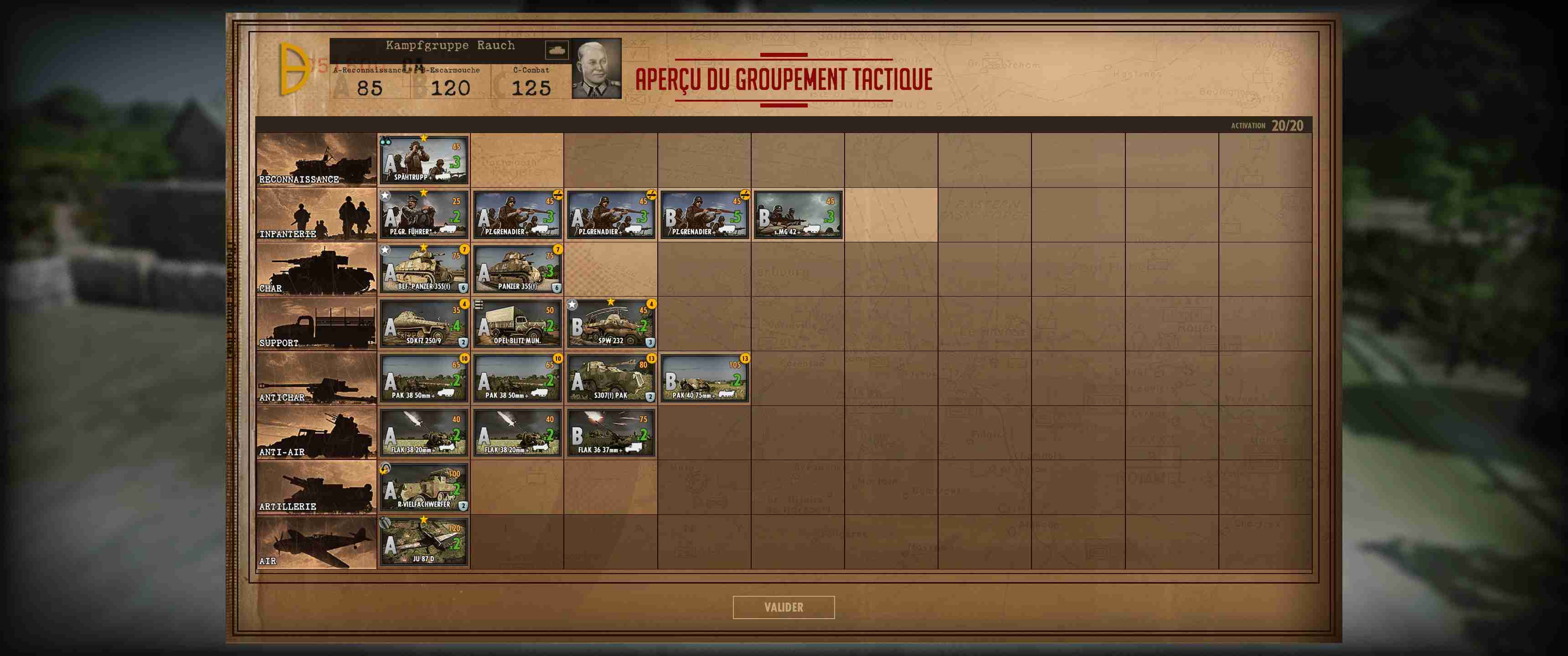This screenshot has width=1568, height=656.
Task: Click the Ju 87 D aircraft card
Action: [x=423, y=542]
